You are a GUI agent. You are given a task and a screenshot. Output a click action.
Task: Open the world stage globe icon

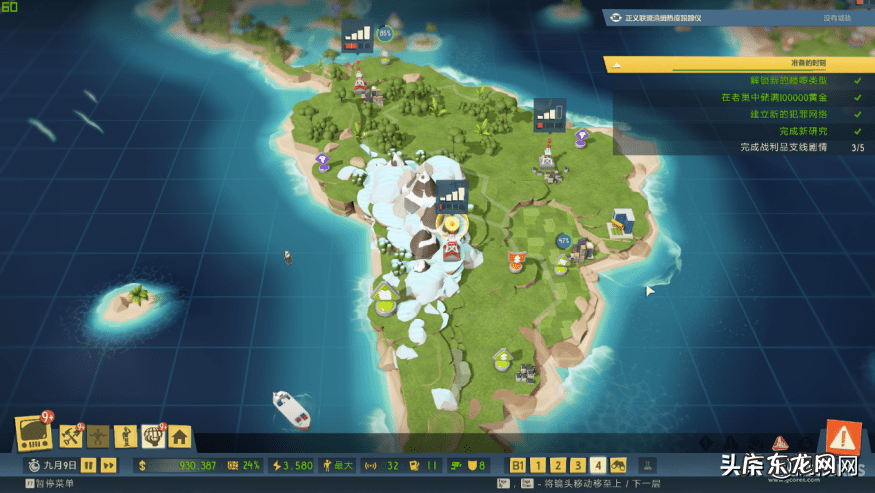point(153,435)
